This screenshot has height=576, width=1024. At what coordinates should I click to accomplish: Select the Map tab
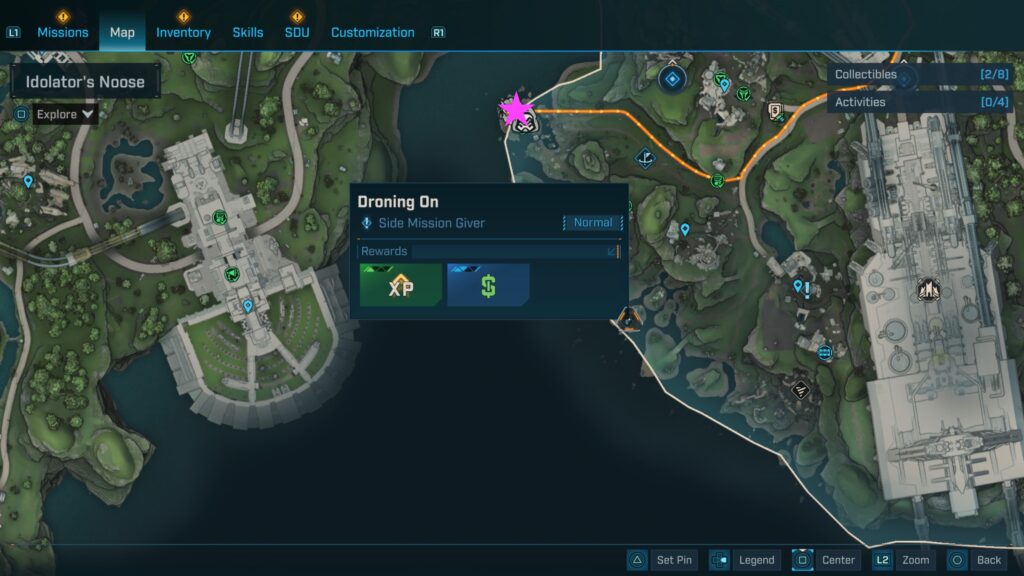(x=122, y=32)
